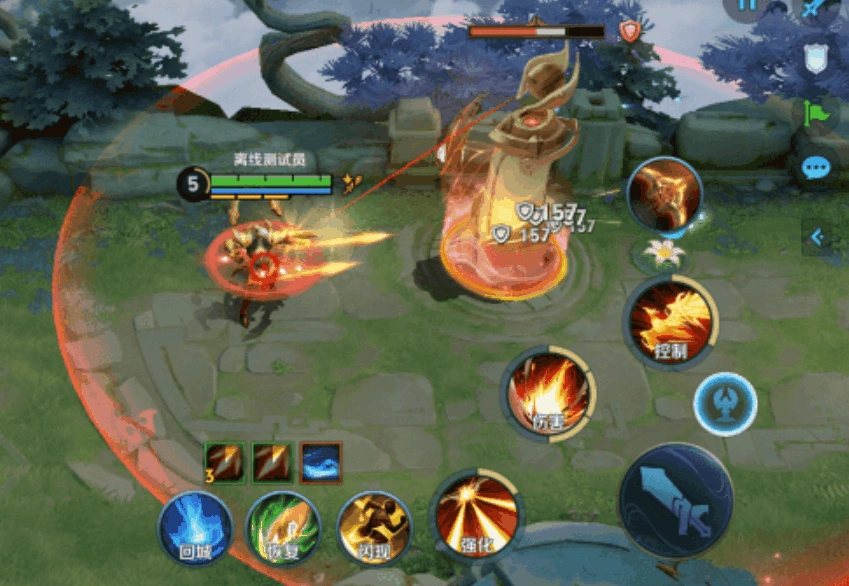
Task: Use the golden hero ultimate icon
Action: click(665, 194)
